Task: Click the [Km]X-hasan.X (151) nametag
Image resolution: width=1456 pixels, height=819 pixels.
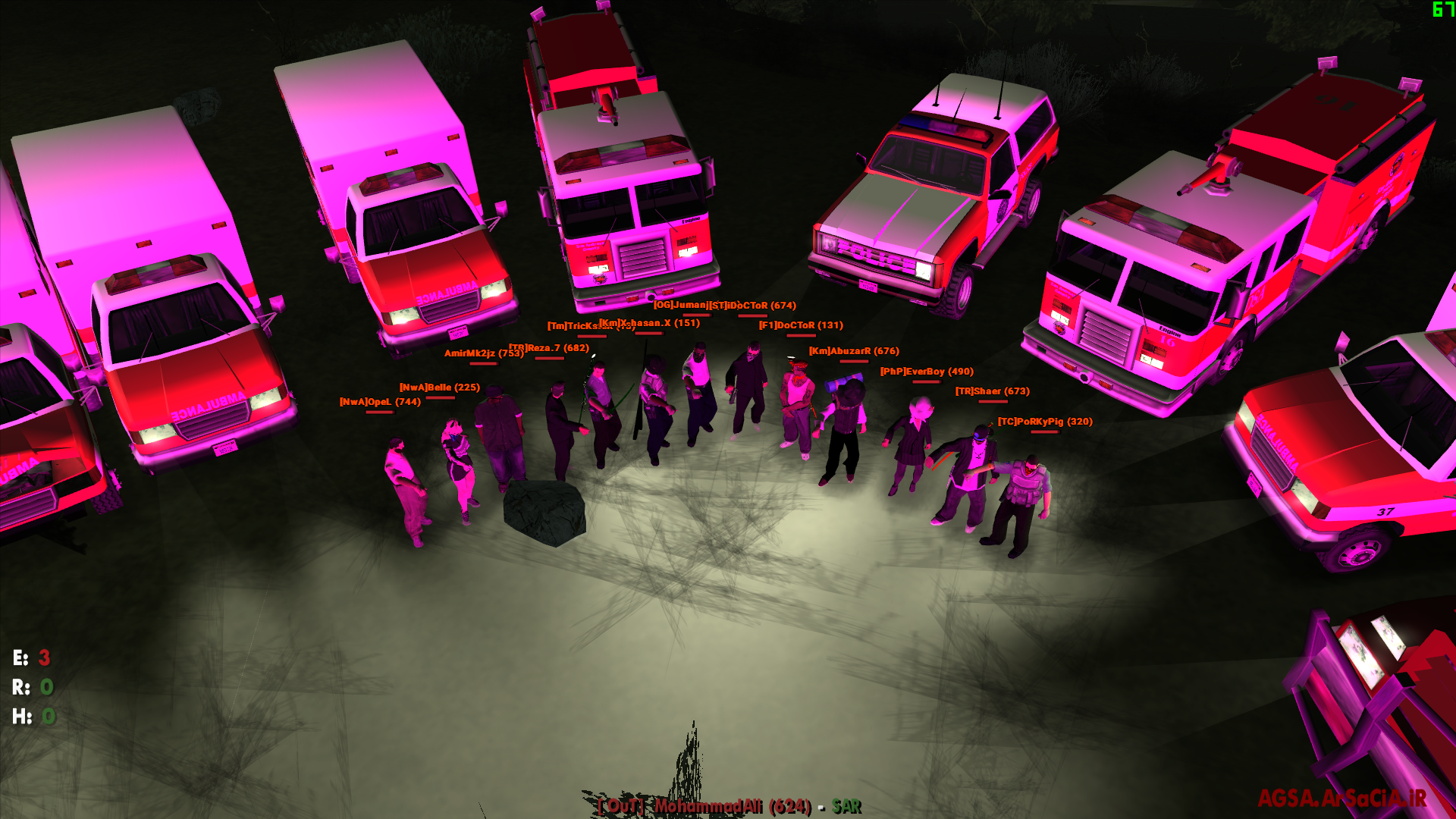Action: pyautogui.click(x=648, y=322)
